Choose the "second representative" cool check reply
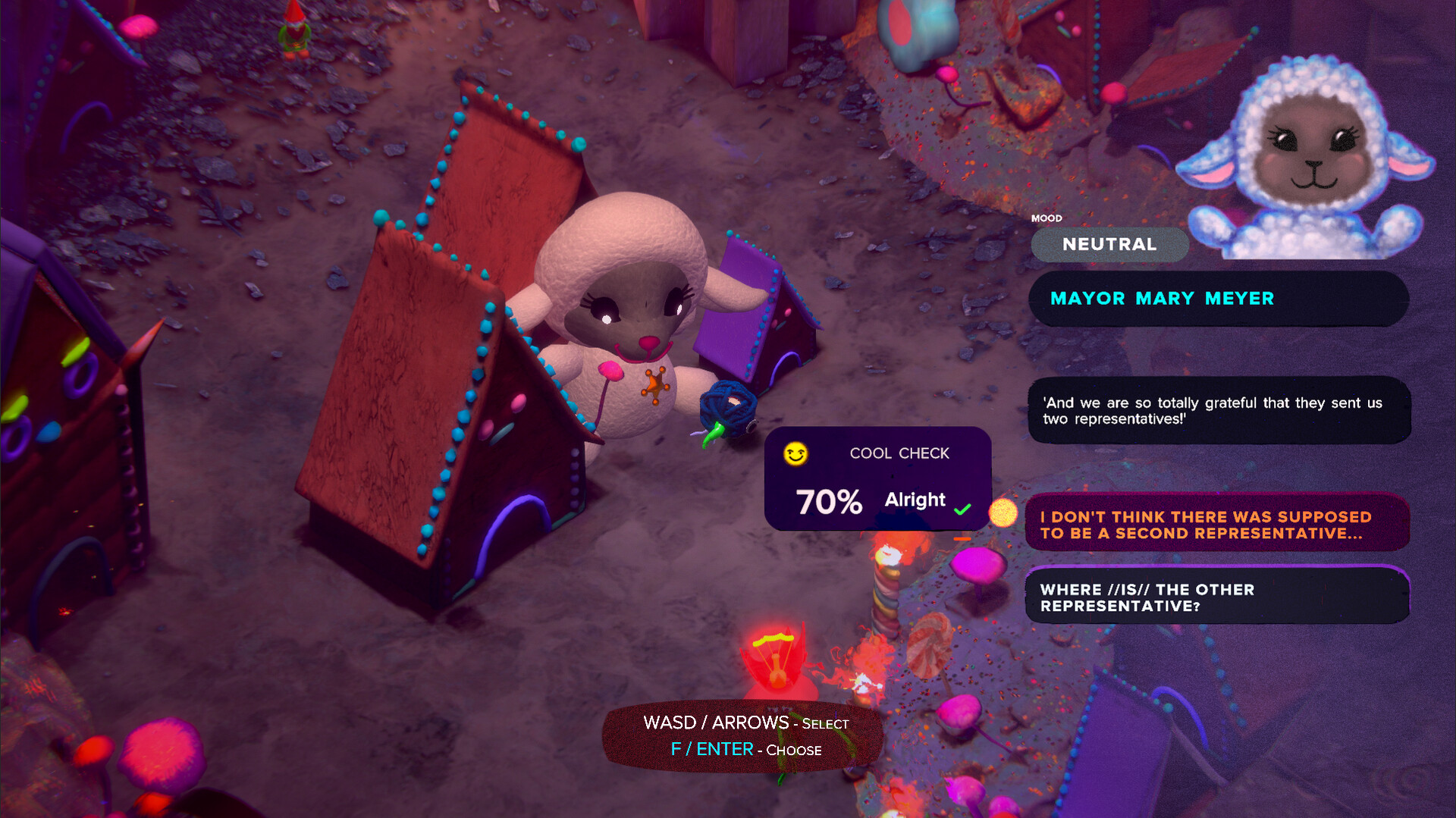 coord(1216,525)
